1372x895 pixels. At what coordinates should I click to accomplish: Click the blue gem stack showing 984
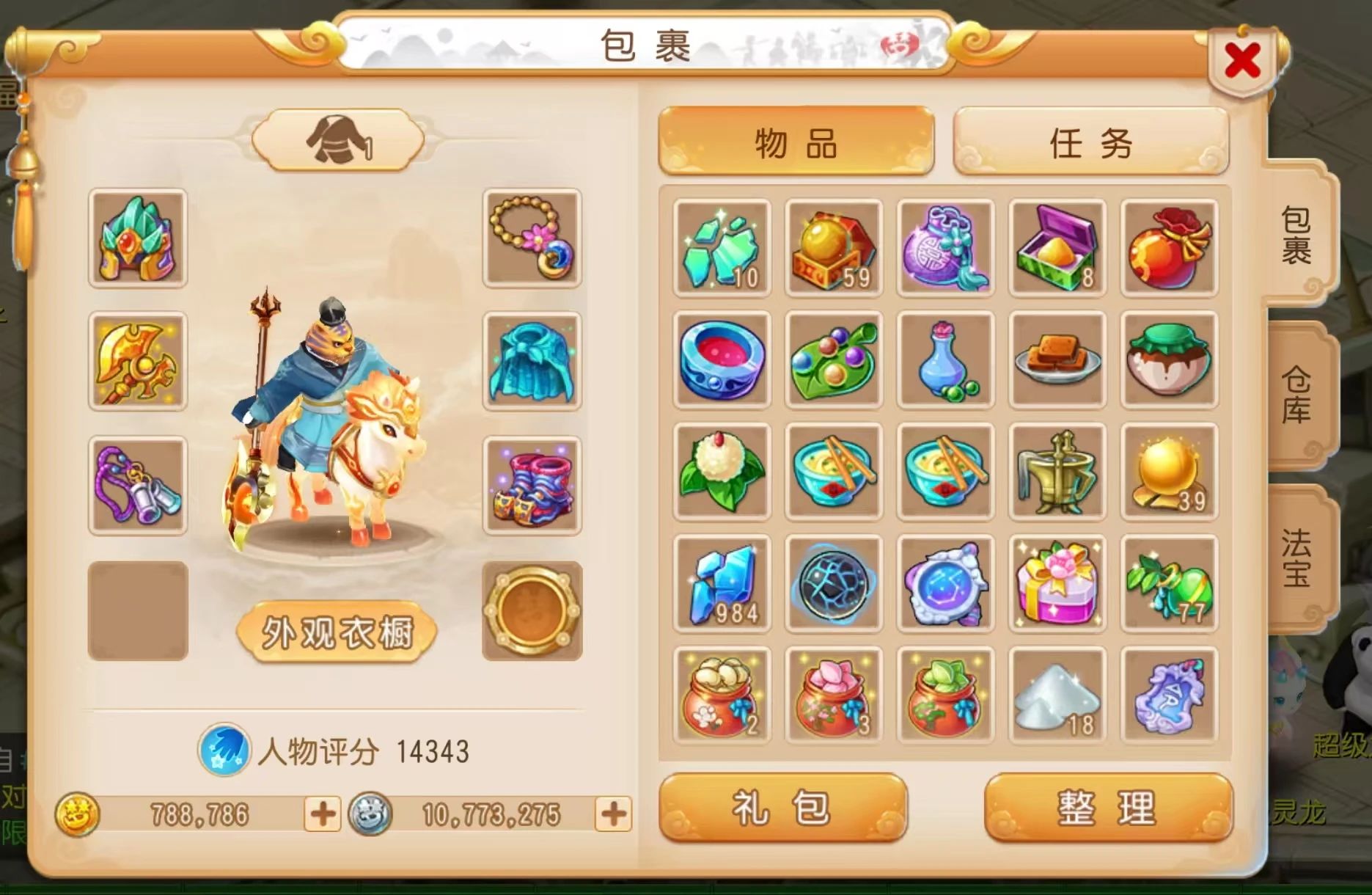pos(721,583)
